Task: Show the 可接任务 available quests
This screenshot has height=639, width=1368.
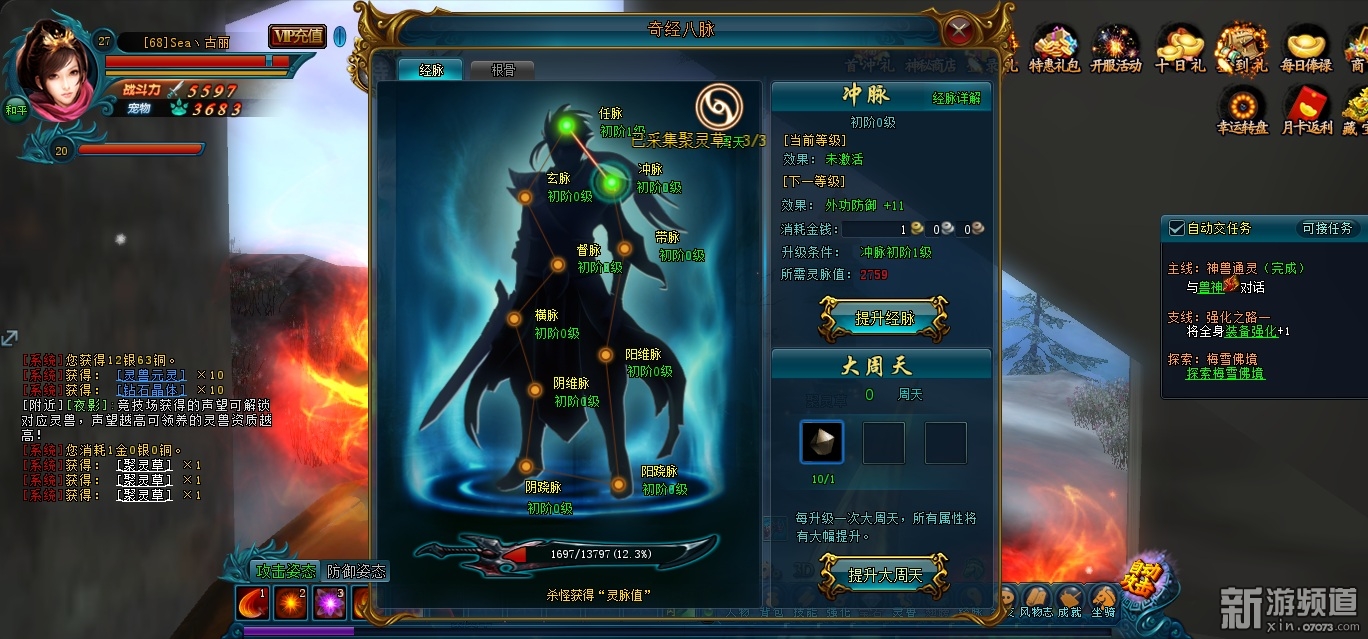Action: click(x=1326, y=228)
